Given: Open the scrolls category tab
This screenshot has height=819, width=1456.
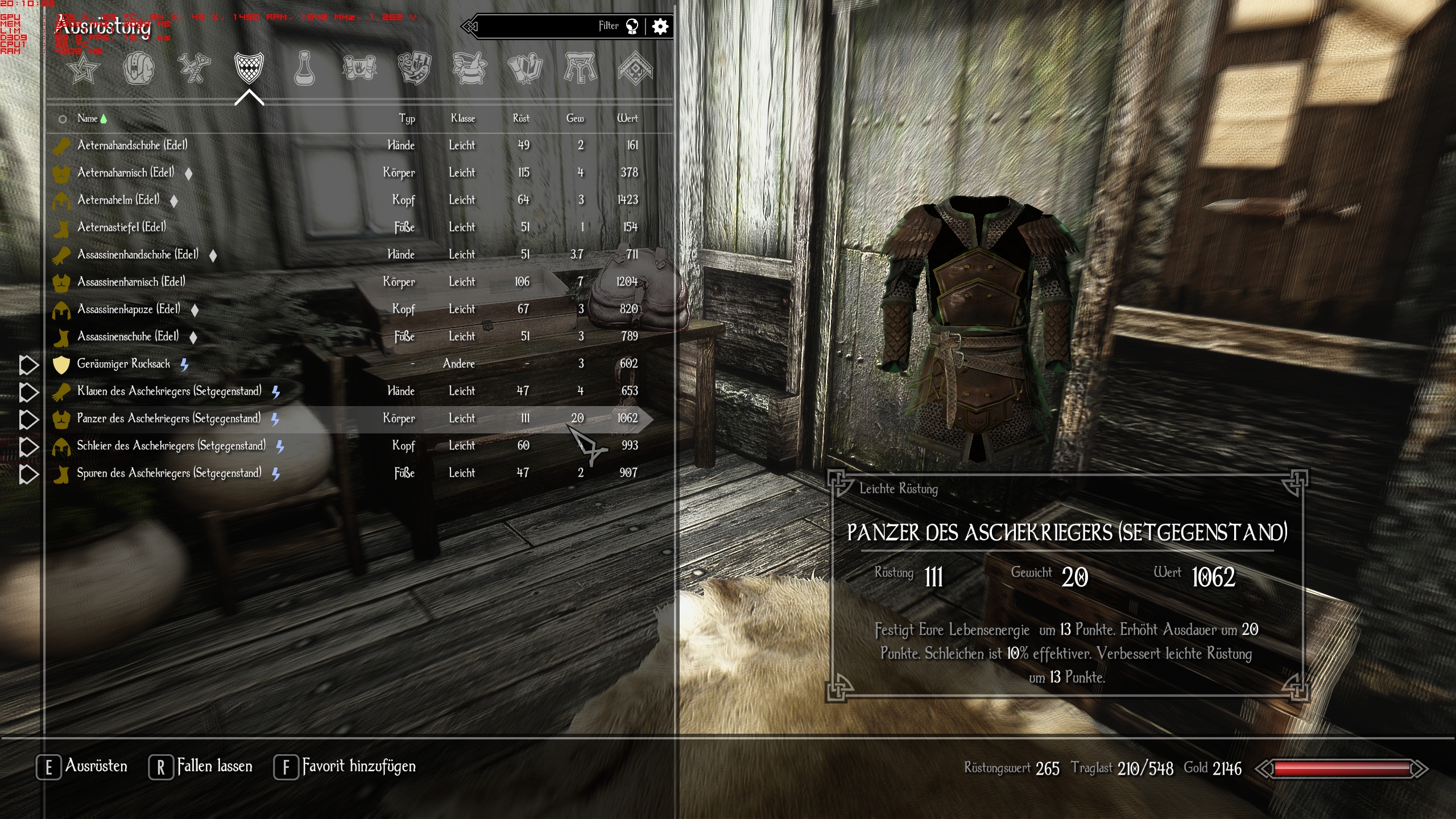Looking at the screenshot, I should pyautogui.click(x=359, y=69).
